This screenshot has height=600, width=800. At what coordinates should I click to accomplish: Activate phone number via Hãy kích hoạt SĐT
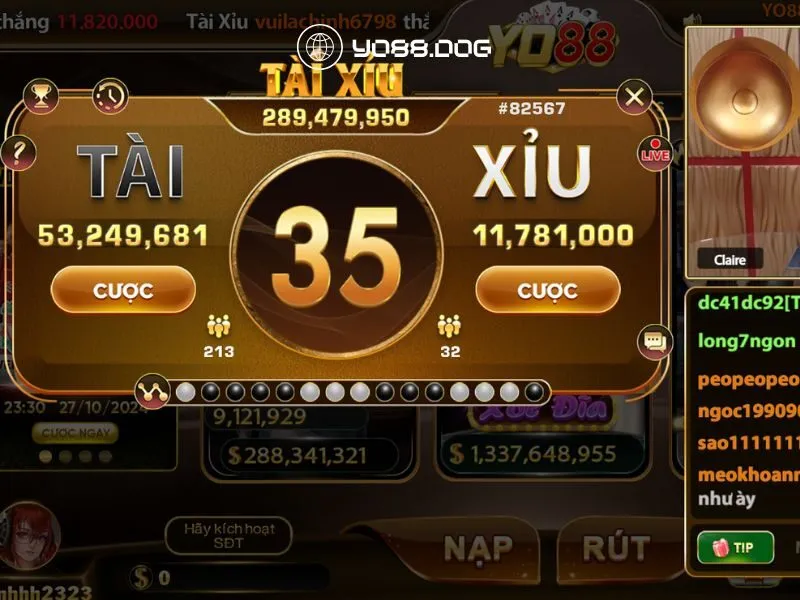click(x=228, y=535)
